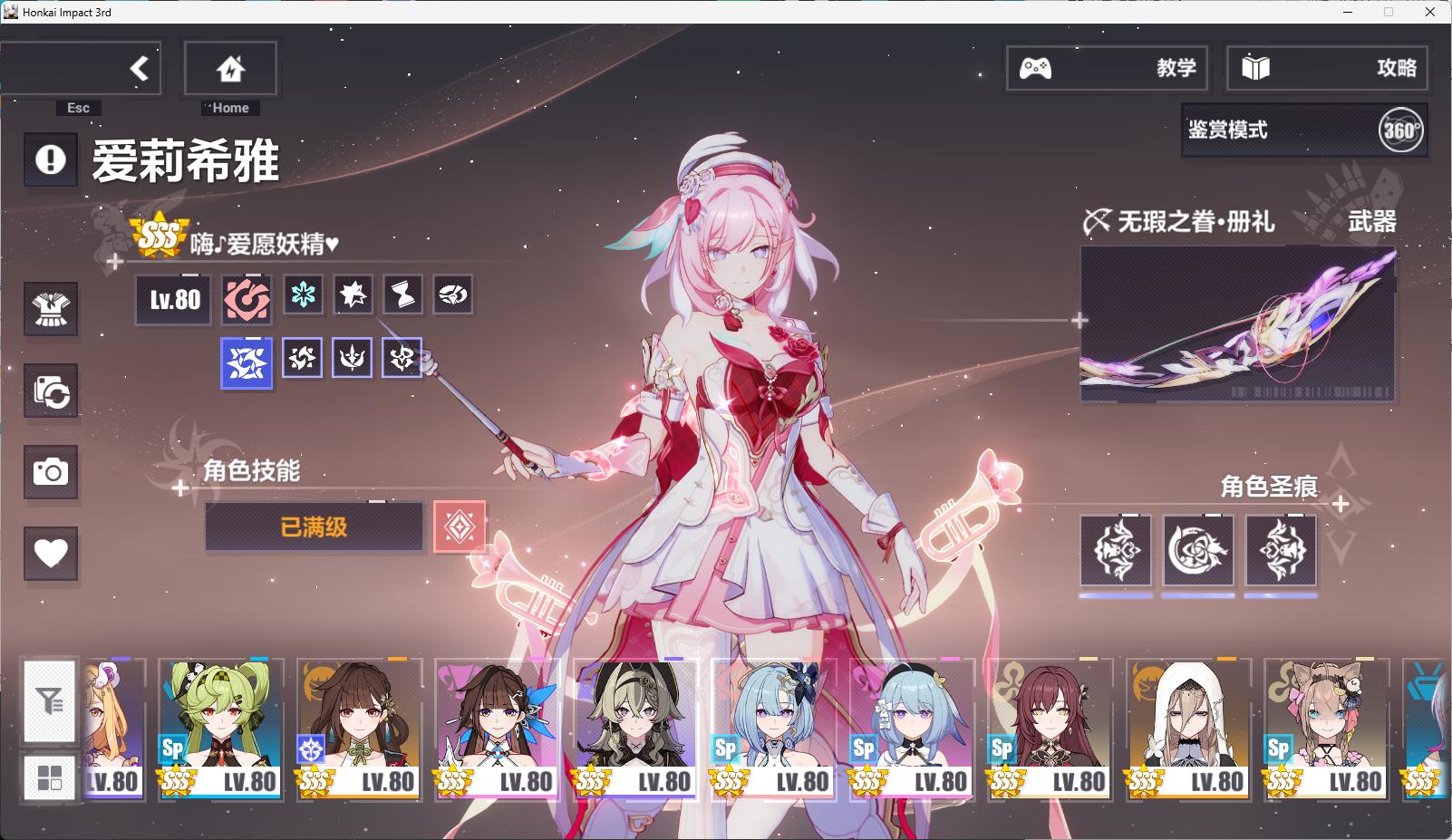This screenshot has height=840, width=1452.
Task: Select the middle stigmata slot icon
Action: (x=1198, y=551)
